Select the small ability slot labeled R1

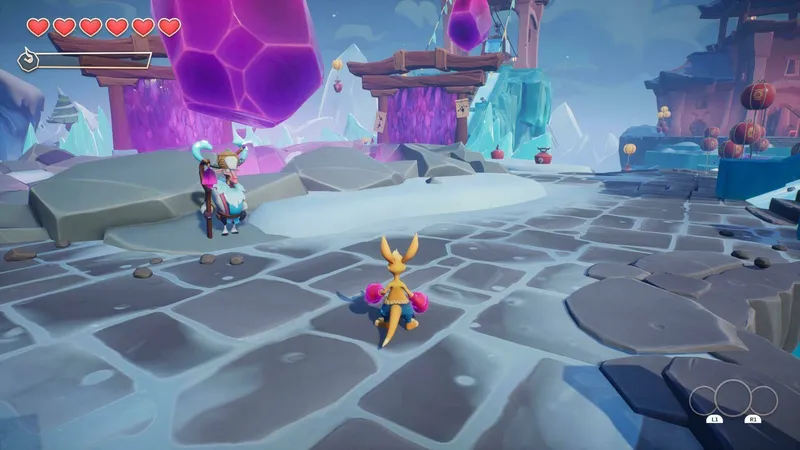pos(763,402)
